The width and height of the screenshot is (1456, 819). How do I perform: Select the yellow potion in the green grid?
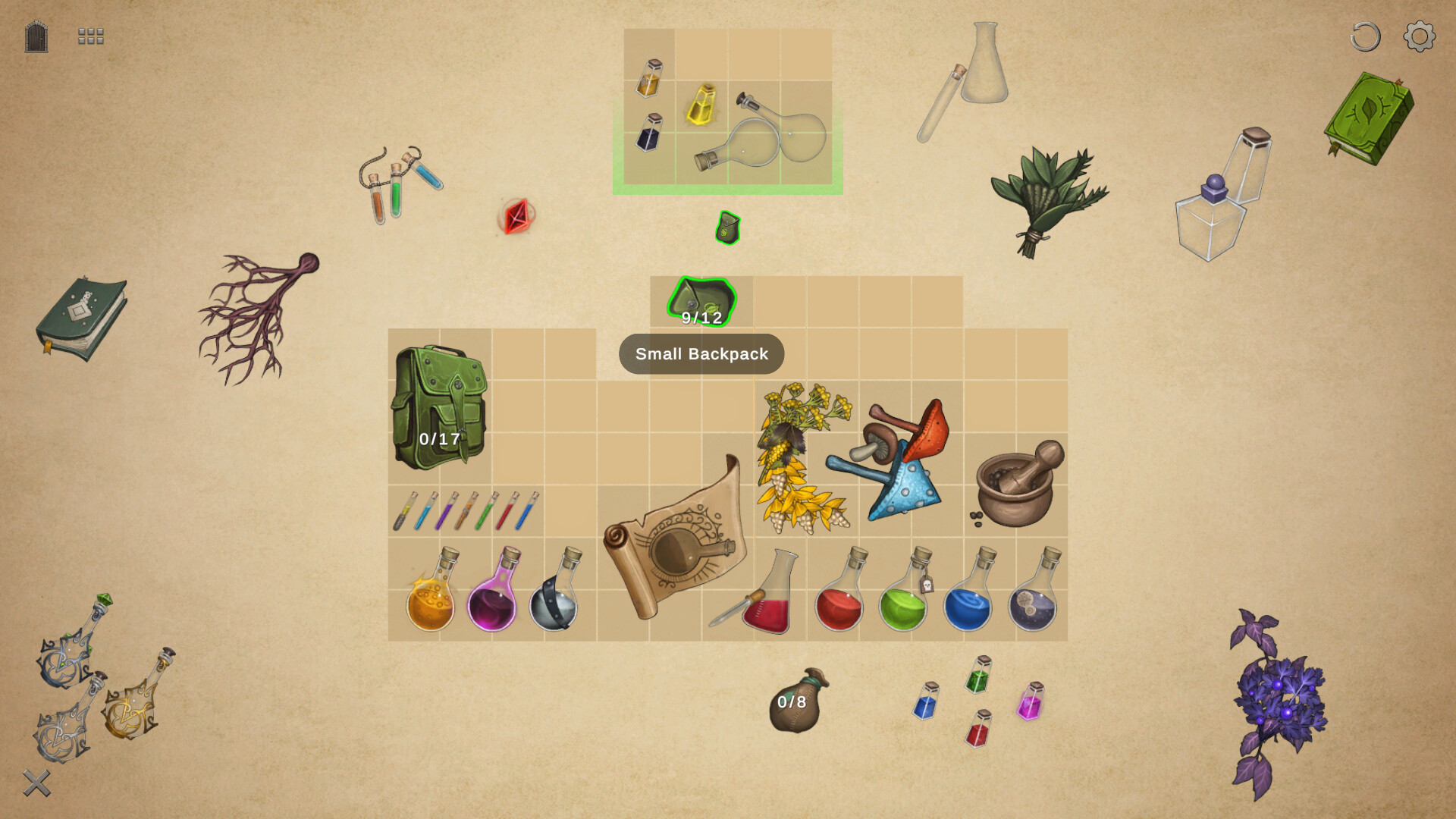701,106
